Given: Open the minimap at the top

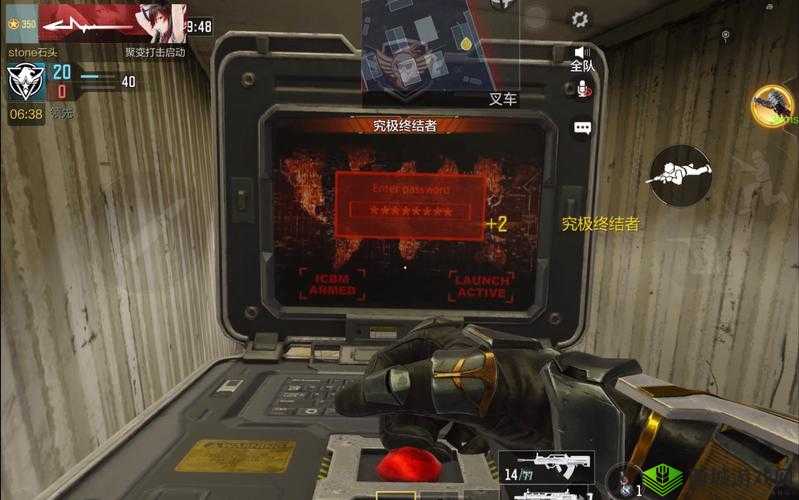Looking at the screenshot, I should click(x=427, y=47).
